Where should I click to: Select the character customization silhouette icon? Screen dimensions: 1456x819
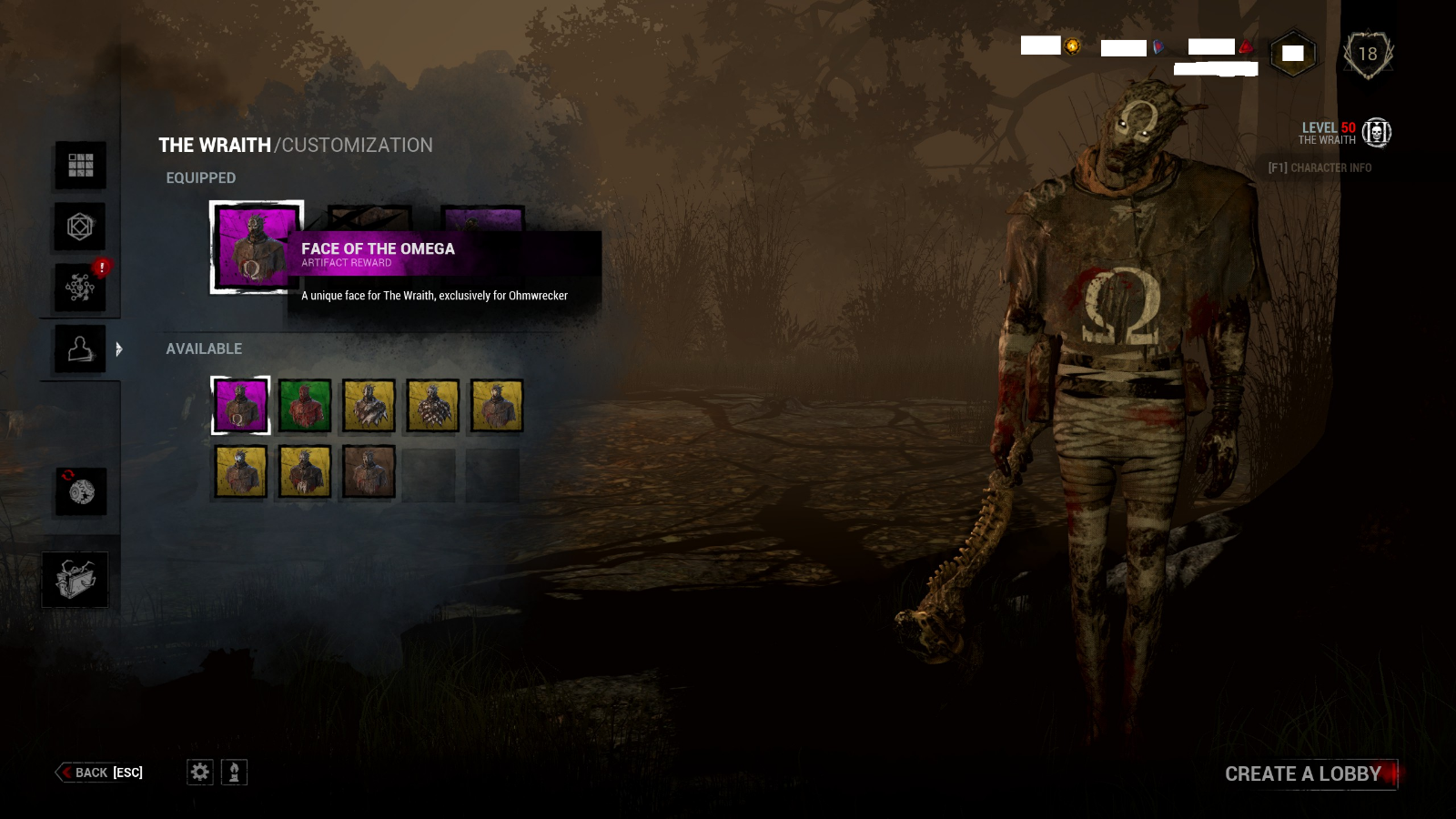coord(80,349)
